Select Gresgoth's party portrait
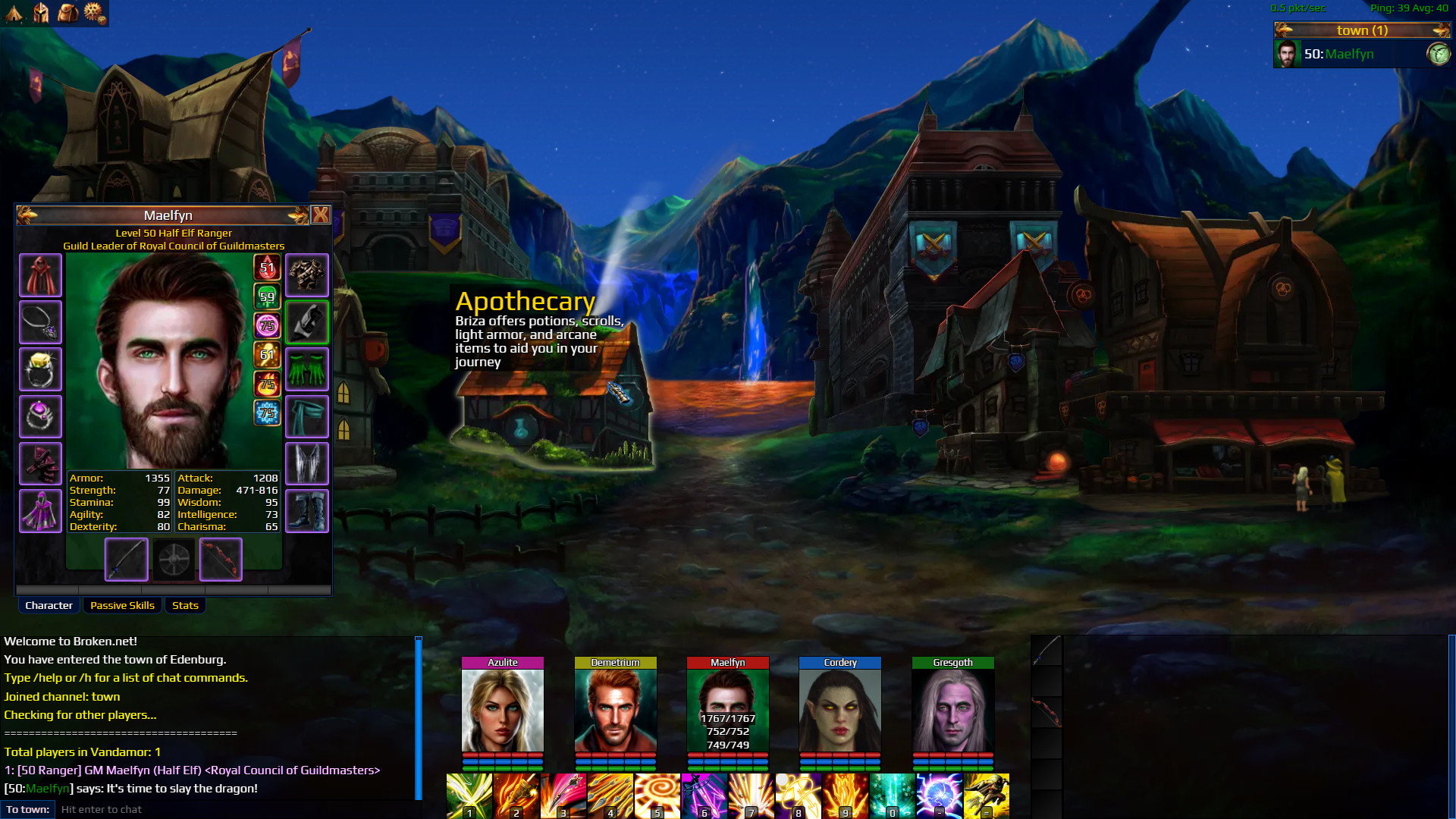1456x819 pixels. (952, 710)
